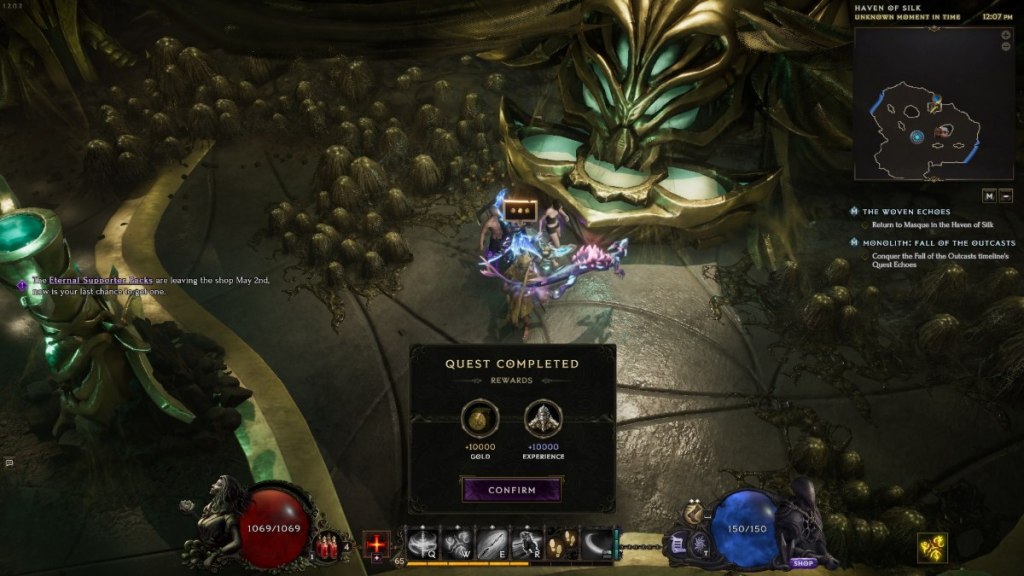Image resolution: width=1024 pixels, height=576 pixels.
Task: Click the golden icon in bottom-right corner
Action: tap(932, 547)
